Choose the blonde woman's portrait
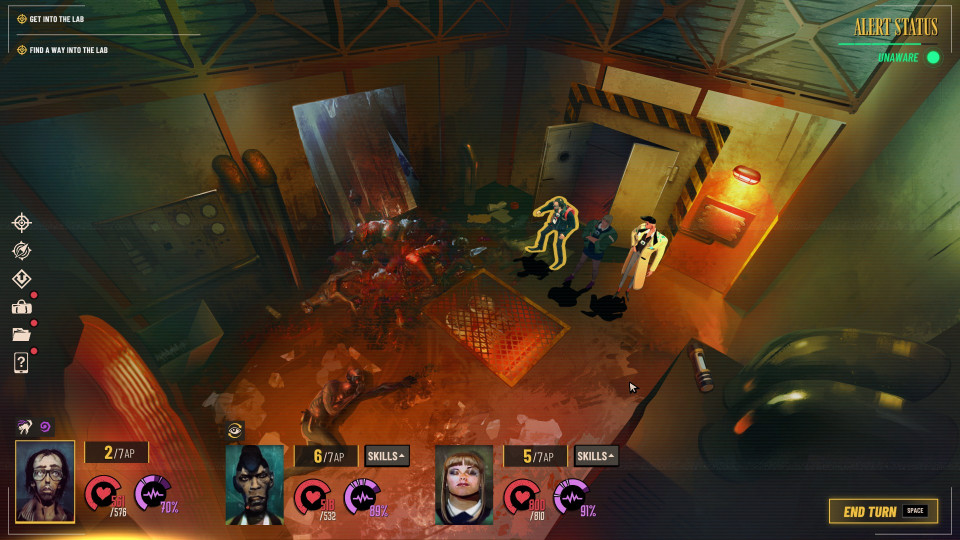960x540 pixels. click(x=464, y=485)
